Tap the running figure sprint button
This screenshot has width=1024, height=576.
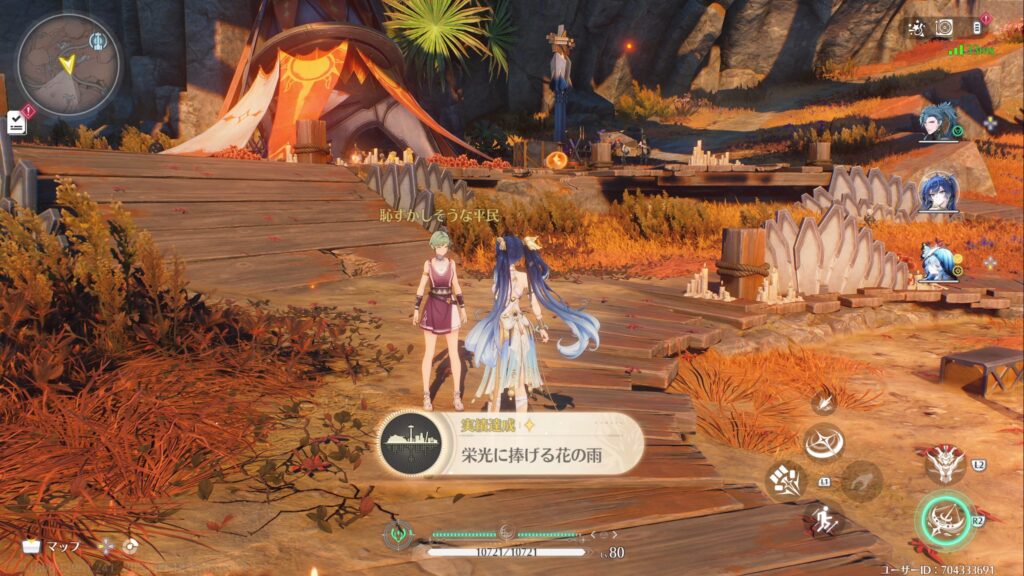point(822,518)
